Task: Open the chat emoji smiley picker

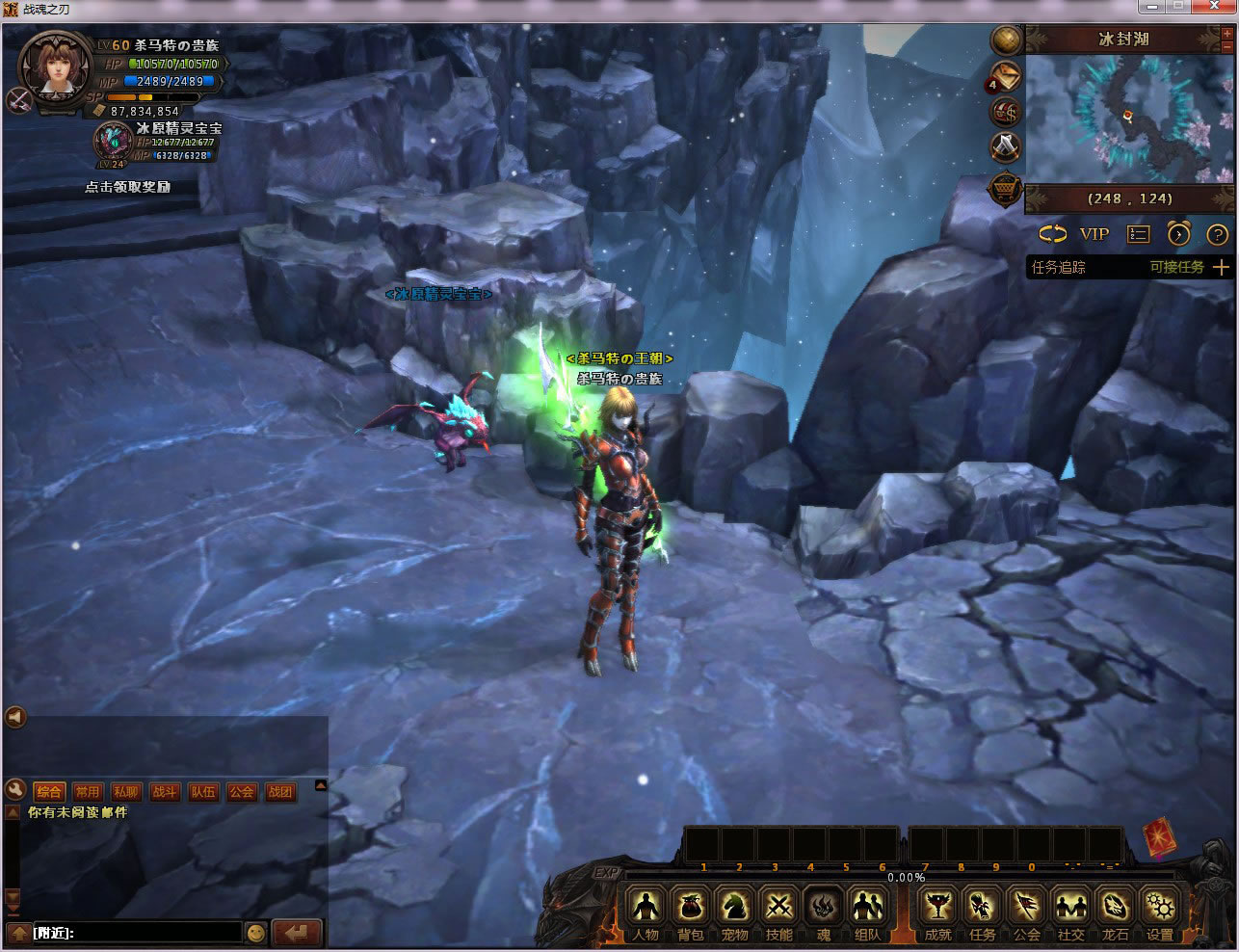Action: click(x=255, y=933)
